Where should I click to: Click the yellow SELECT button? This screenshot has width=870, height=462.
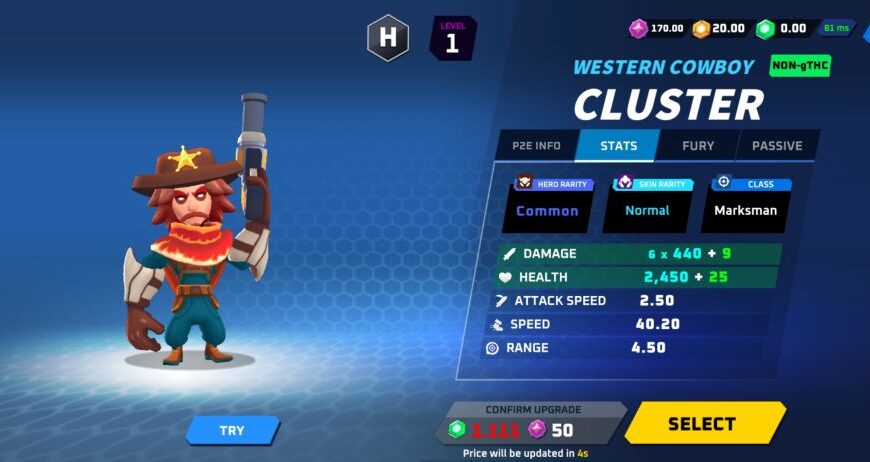point(703,424)
